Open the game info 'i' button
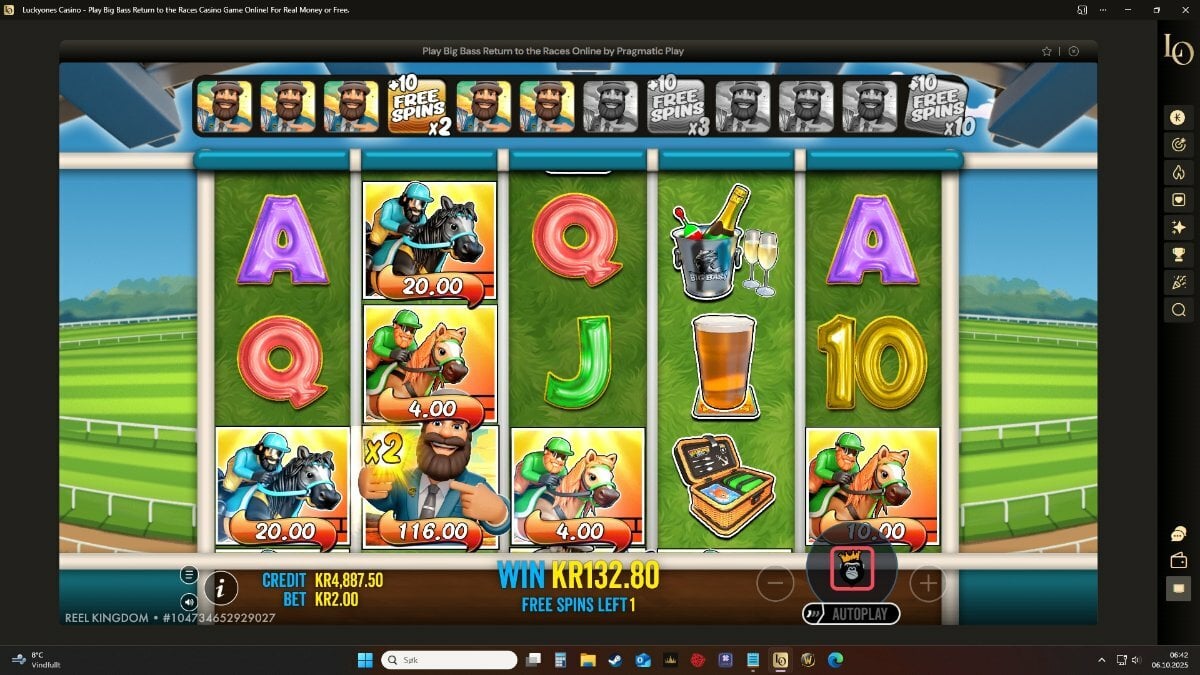The width and height of the screenshot is (1200, 675). (x=220, y=588)
